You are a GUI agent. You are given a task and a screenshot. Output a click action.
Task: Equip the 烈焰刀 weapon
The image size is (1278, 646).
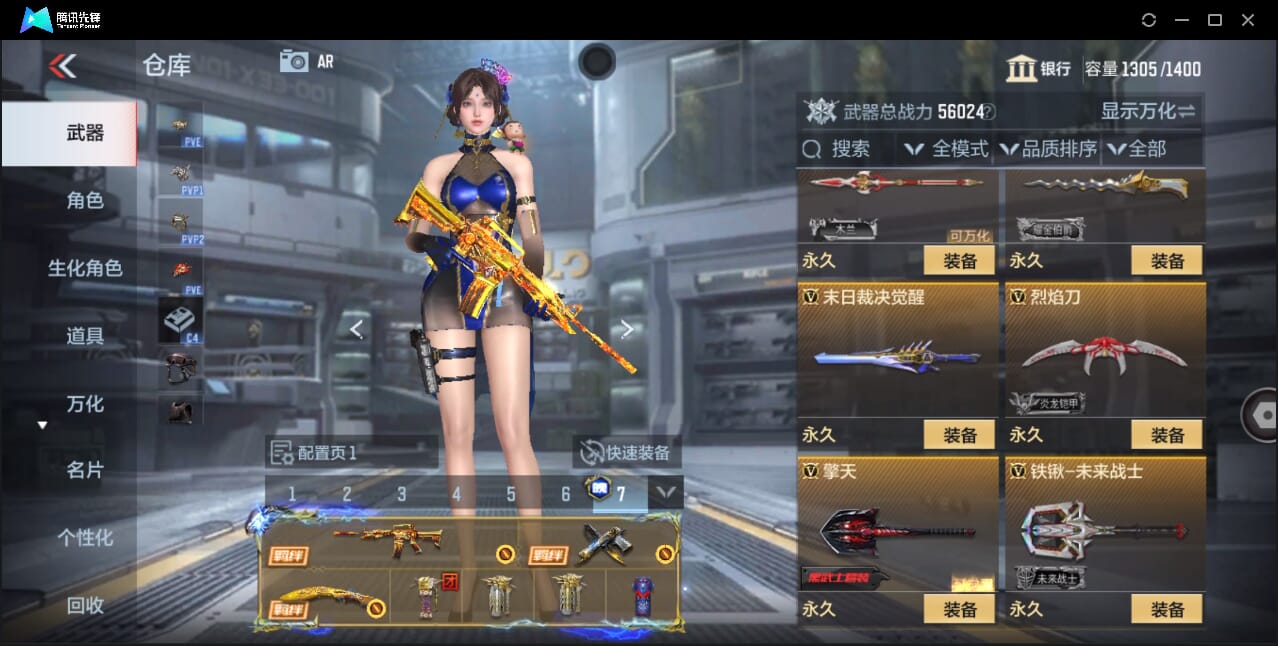tap(1166, 435)
